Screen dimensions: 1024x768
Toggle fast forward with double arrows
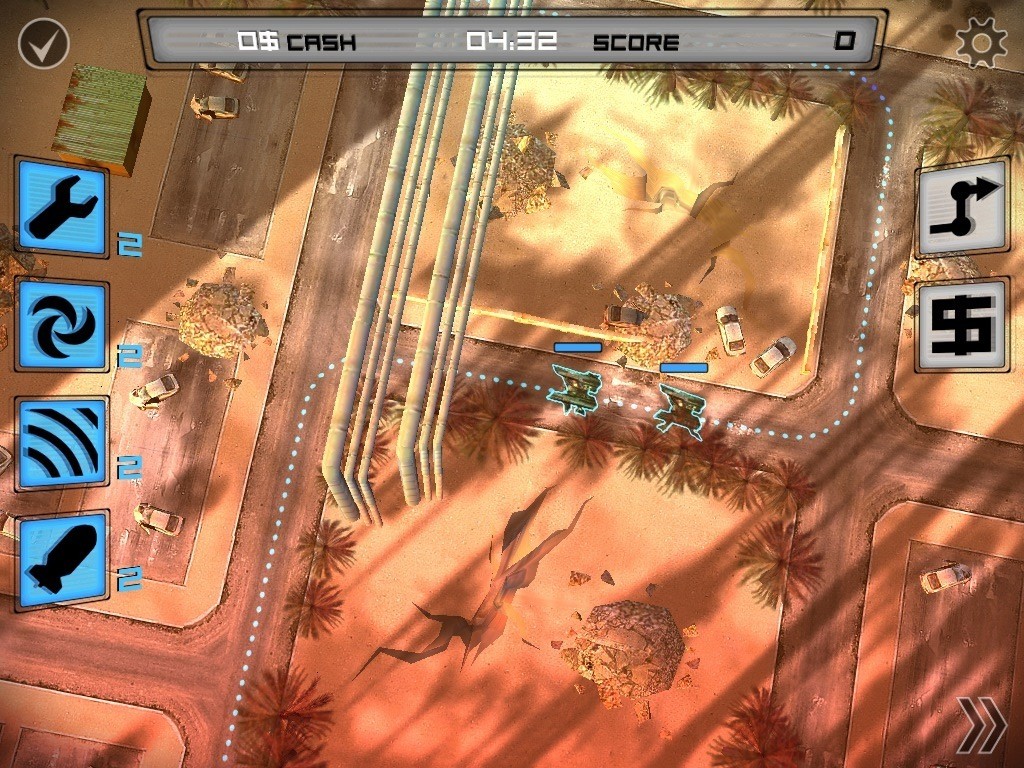coord(980,724)
